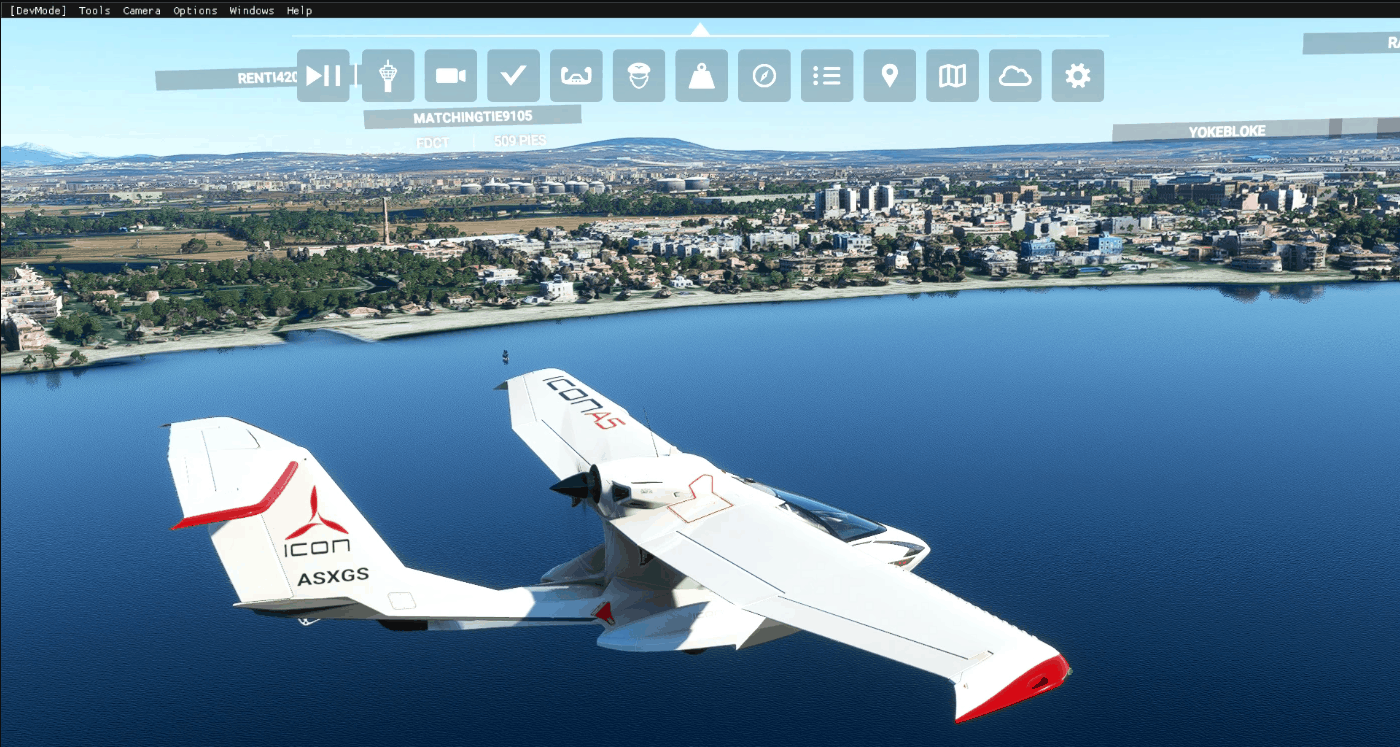This screenshot has width=1400, height=747.
Task: Click the location pin toolbar icon
Action: pos(890,76)
